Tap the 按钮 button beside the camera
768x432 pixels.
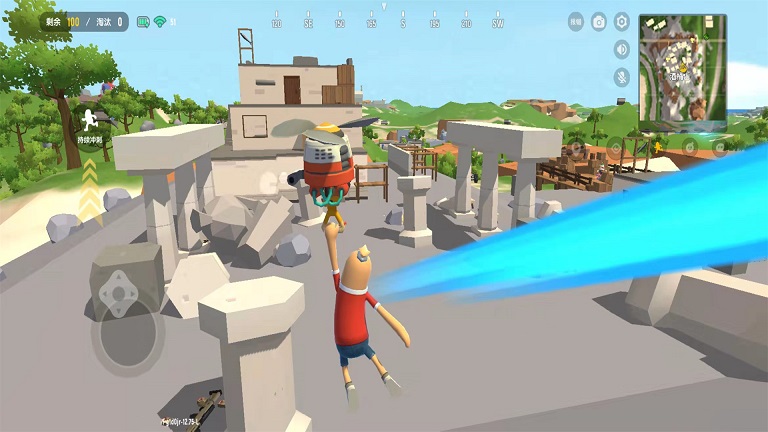pyautogui.click(x=576, y=21)
